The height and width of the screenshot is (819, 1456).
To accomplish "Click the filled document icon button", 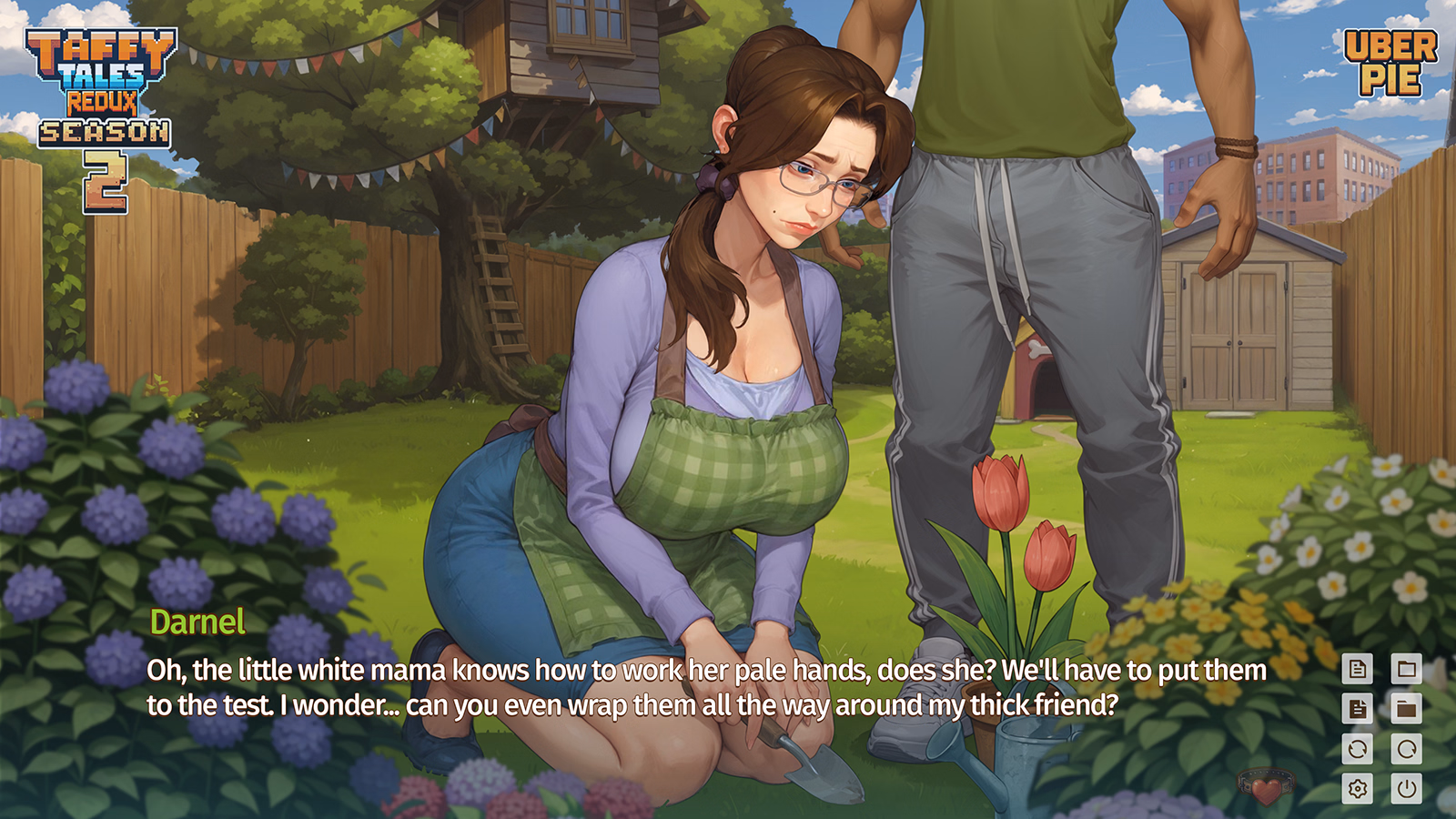I will (1358, 708).
